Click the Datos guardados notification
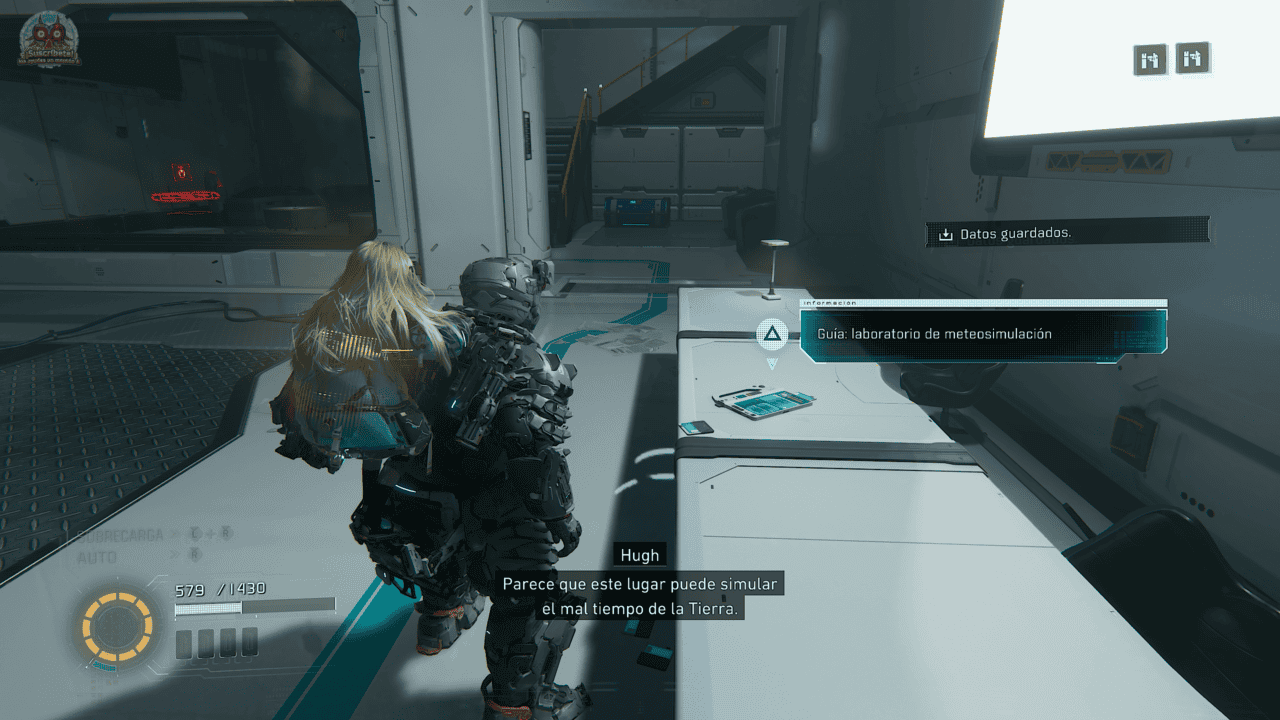Viewport: 1280px width, 720px height. (1067, 233)
